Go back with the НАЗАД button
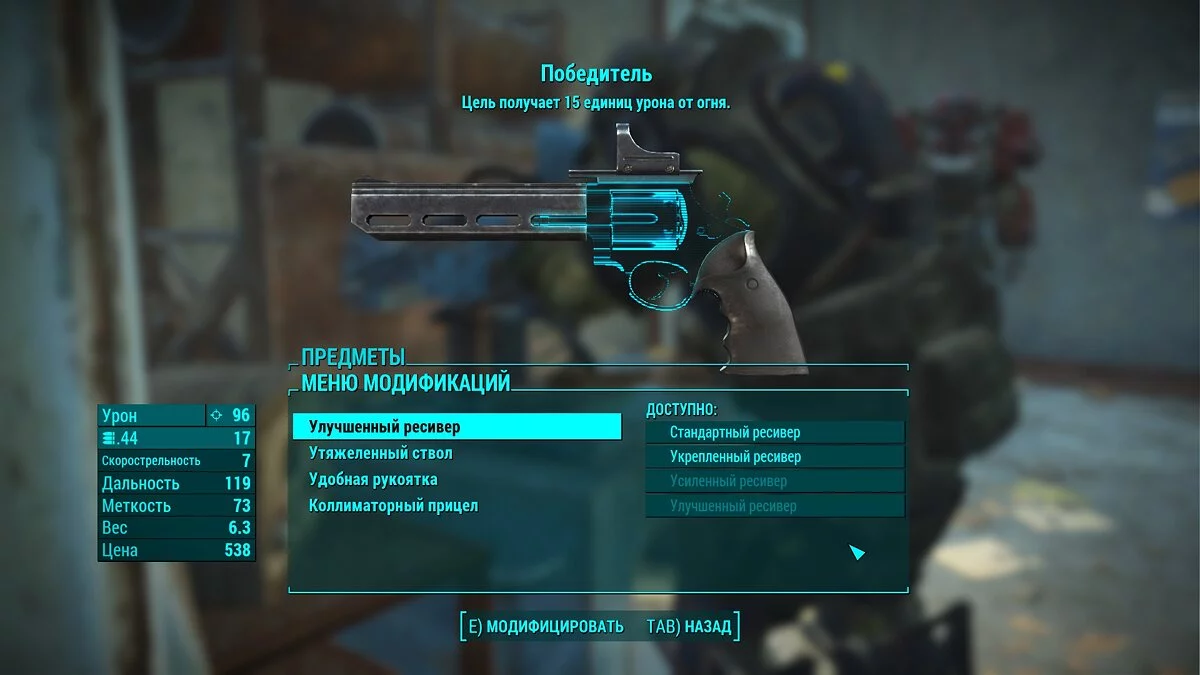 point(690,627)
